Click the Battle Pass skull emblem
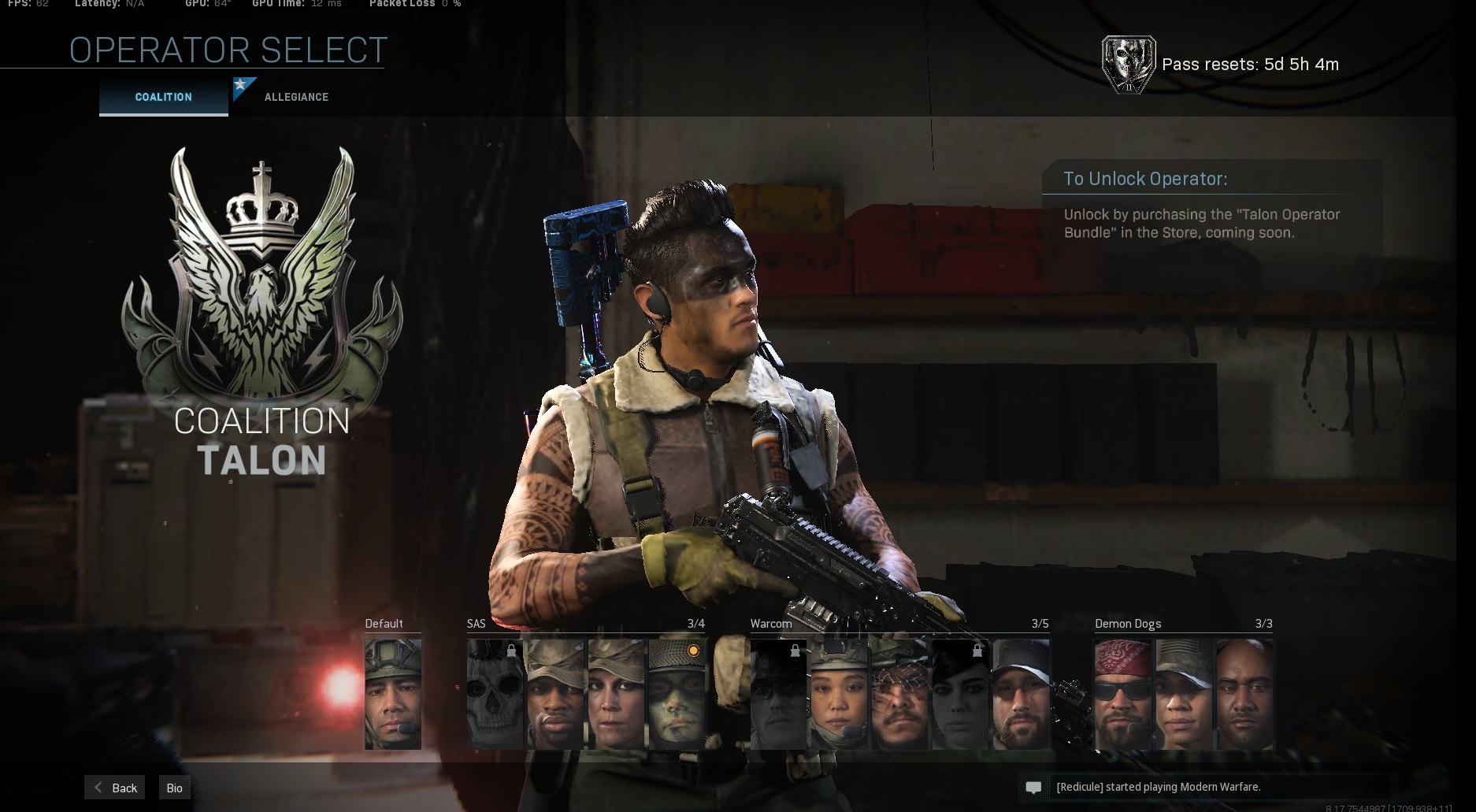This screenshot has height=812, width=1476. point(1128,65)
